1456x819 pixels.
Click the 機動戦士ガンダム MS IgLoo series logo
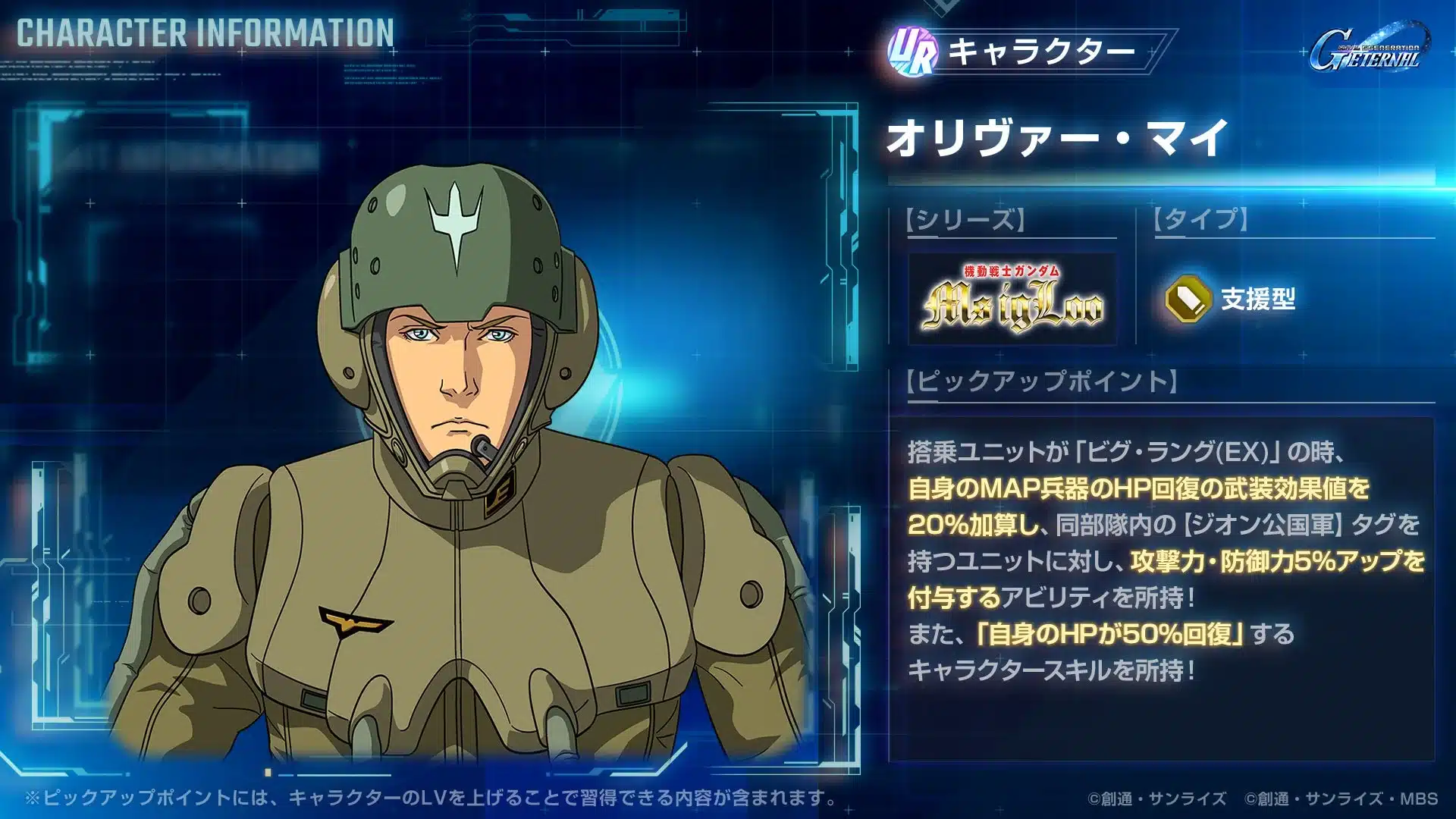click(1012, 296)
